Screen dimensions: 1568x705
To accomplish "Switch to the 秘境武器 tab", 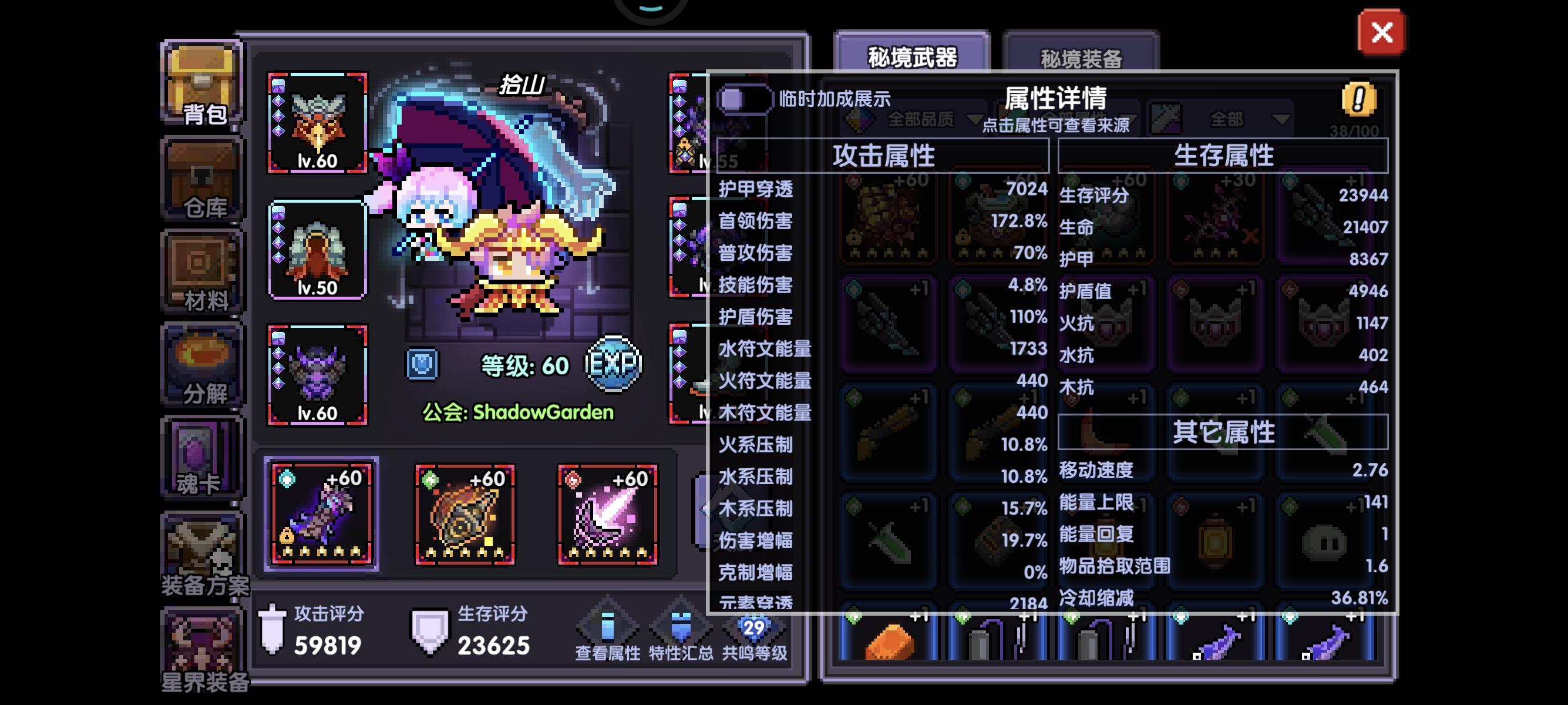I will coord(911,55).
